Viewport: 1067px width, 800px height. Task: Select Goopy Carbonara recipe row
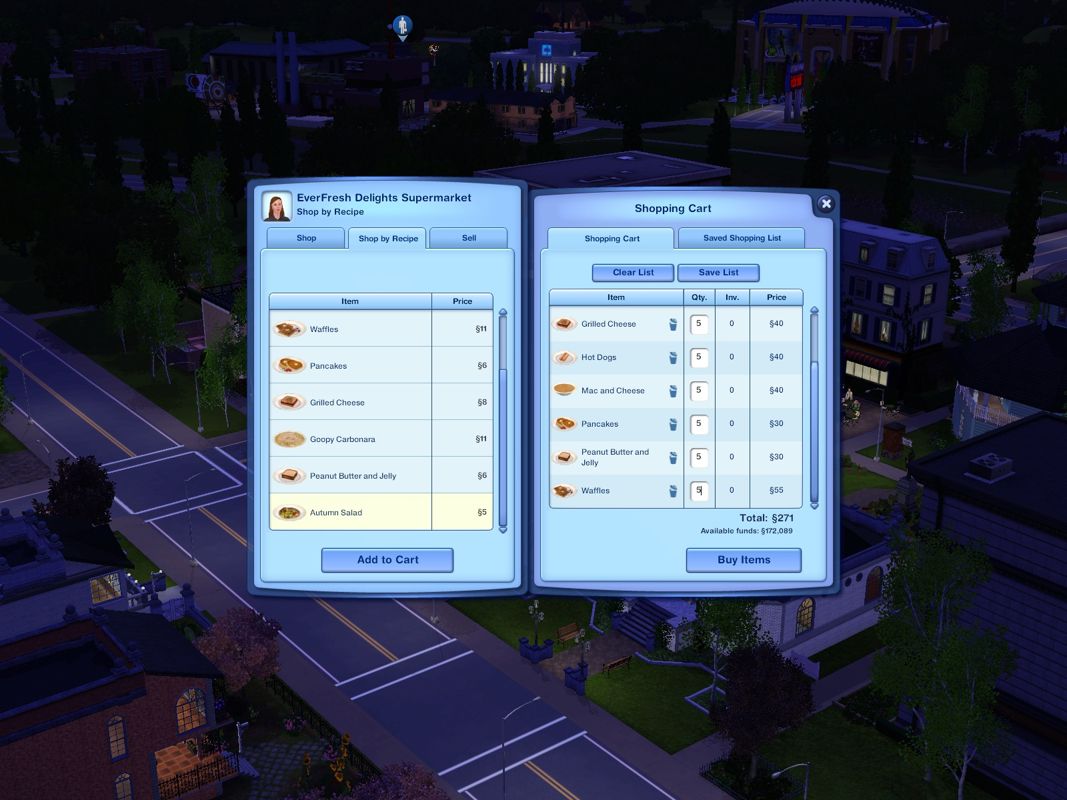pyautogui.click(x=350, y=439)
